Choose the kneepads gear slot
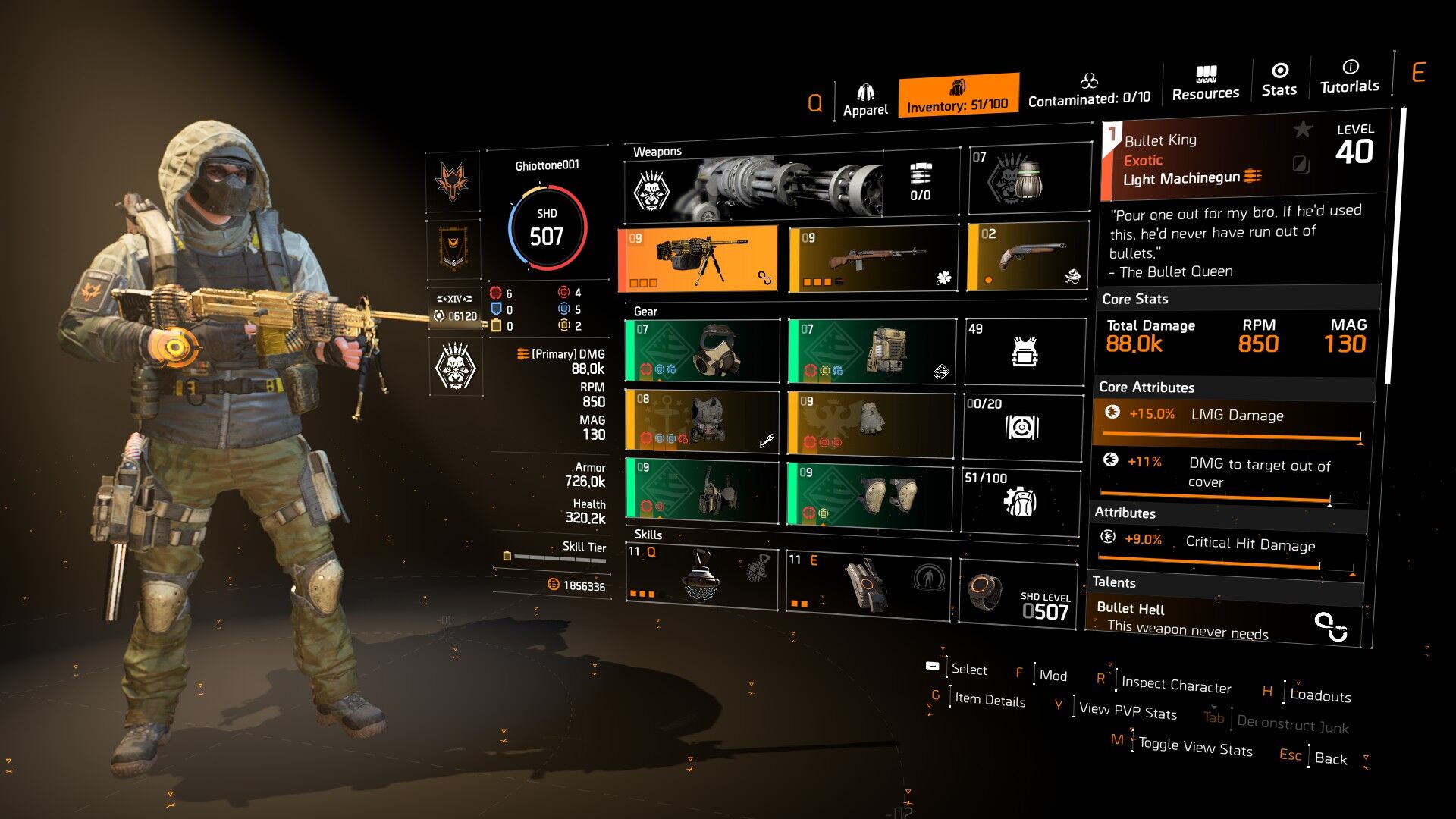 tap(870, 496)
